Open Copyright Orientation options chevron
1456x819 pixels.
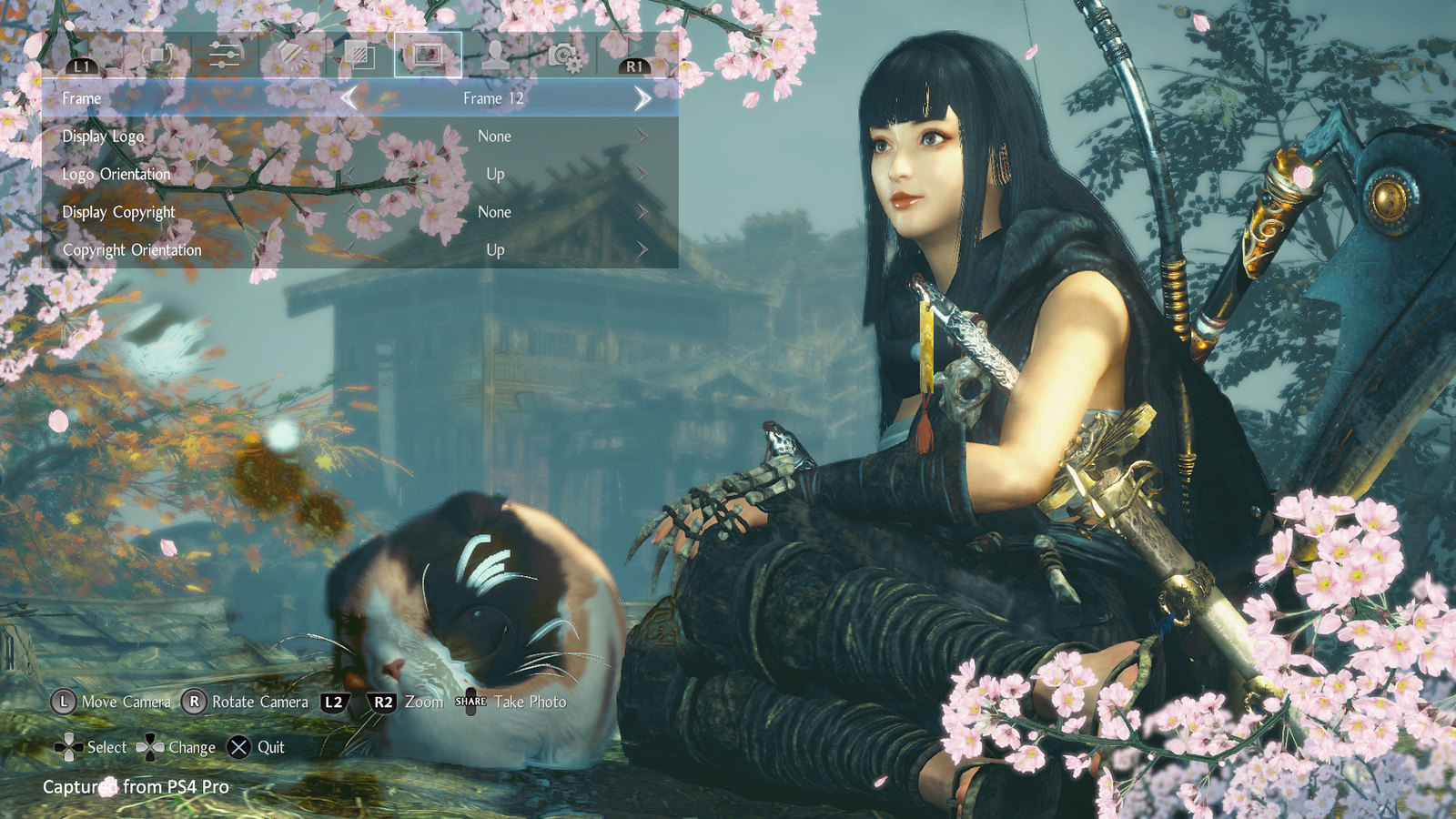point(643,250)
